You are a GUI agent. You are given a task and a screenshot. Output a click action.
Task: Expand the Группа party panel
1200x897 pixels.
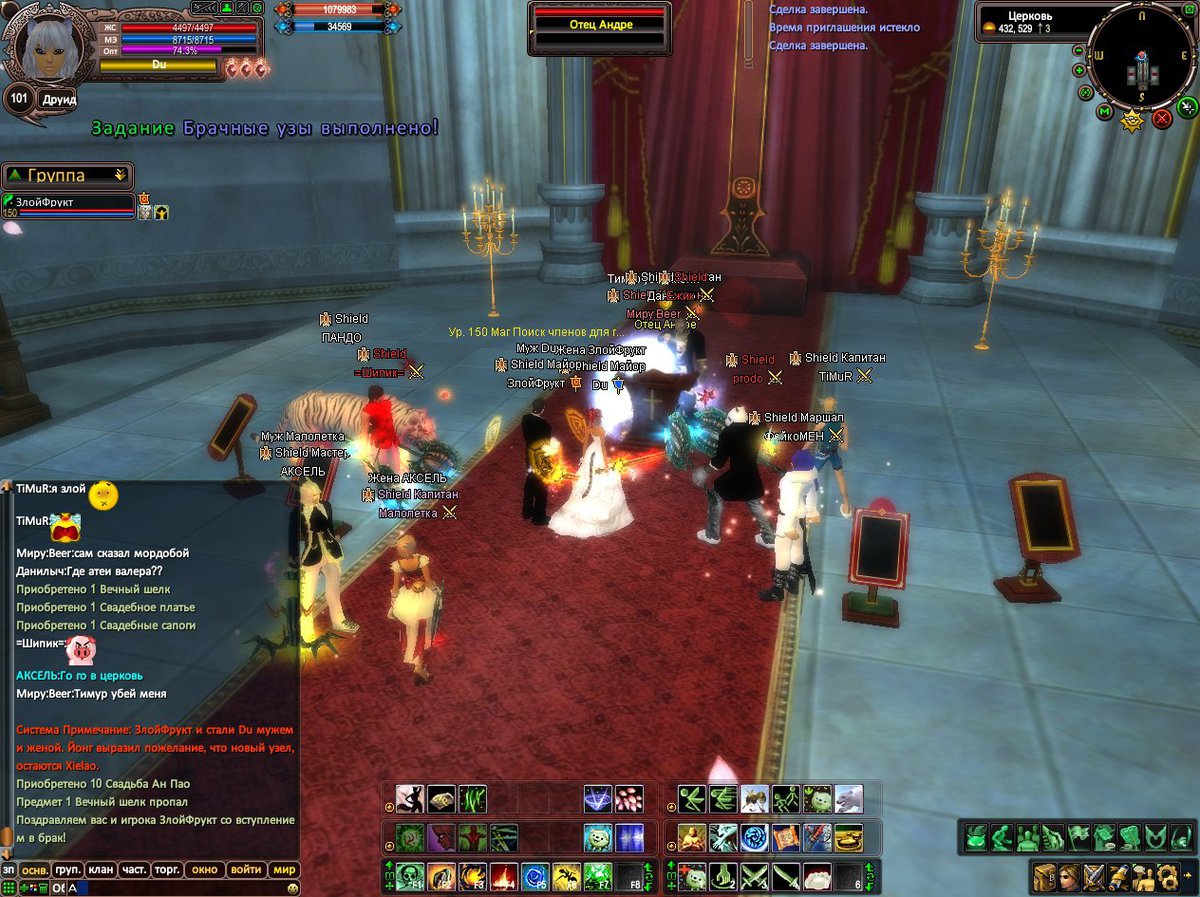coord(121,175)
